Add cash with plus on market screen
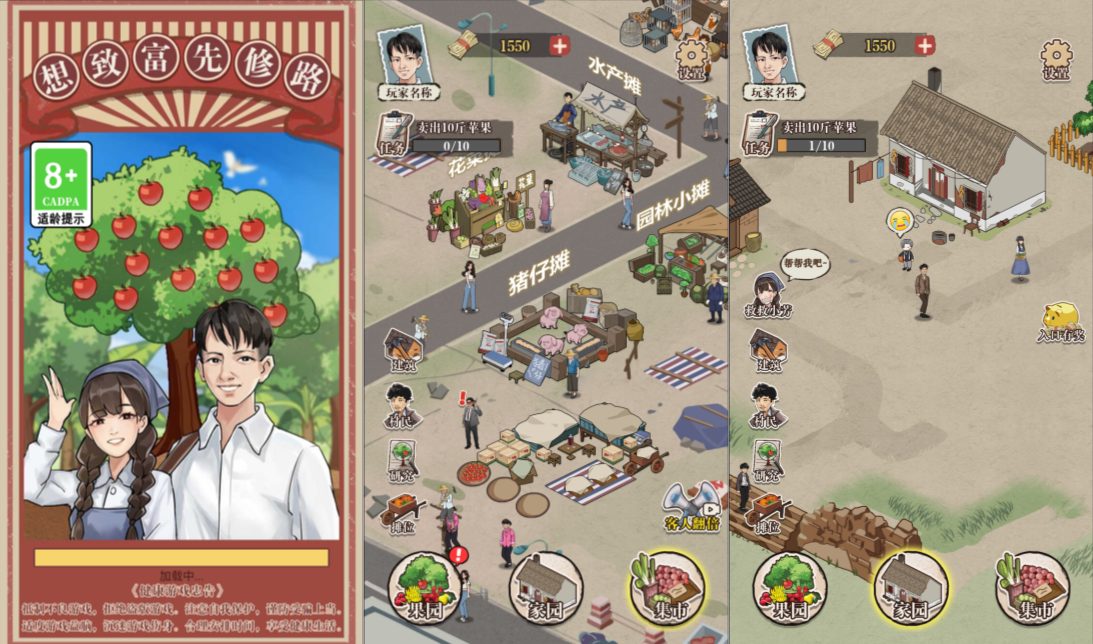Screen dimensions: 1093x644 click(x=559, y=45)
